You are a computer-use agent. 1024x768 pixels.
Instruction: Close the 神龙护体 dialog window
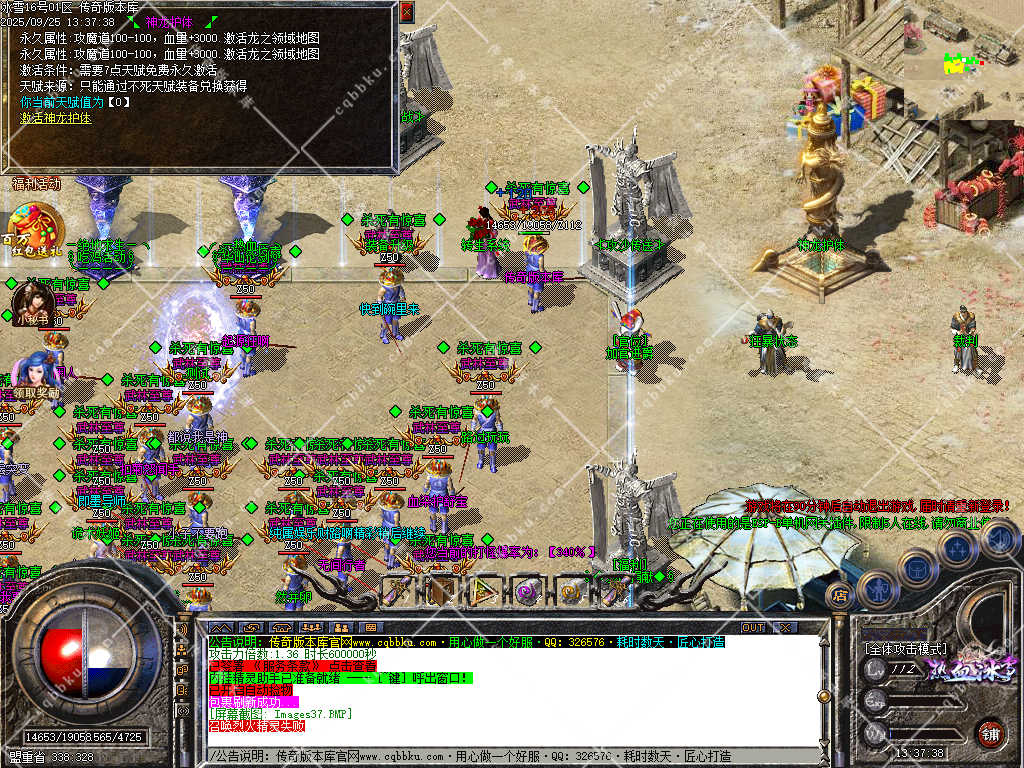click(406, 12)
